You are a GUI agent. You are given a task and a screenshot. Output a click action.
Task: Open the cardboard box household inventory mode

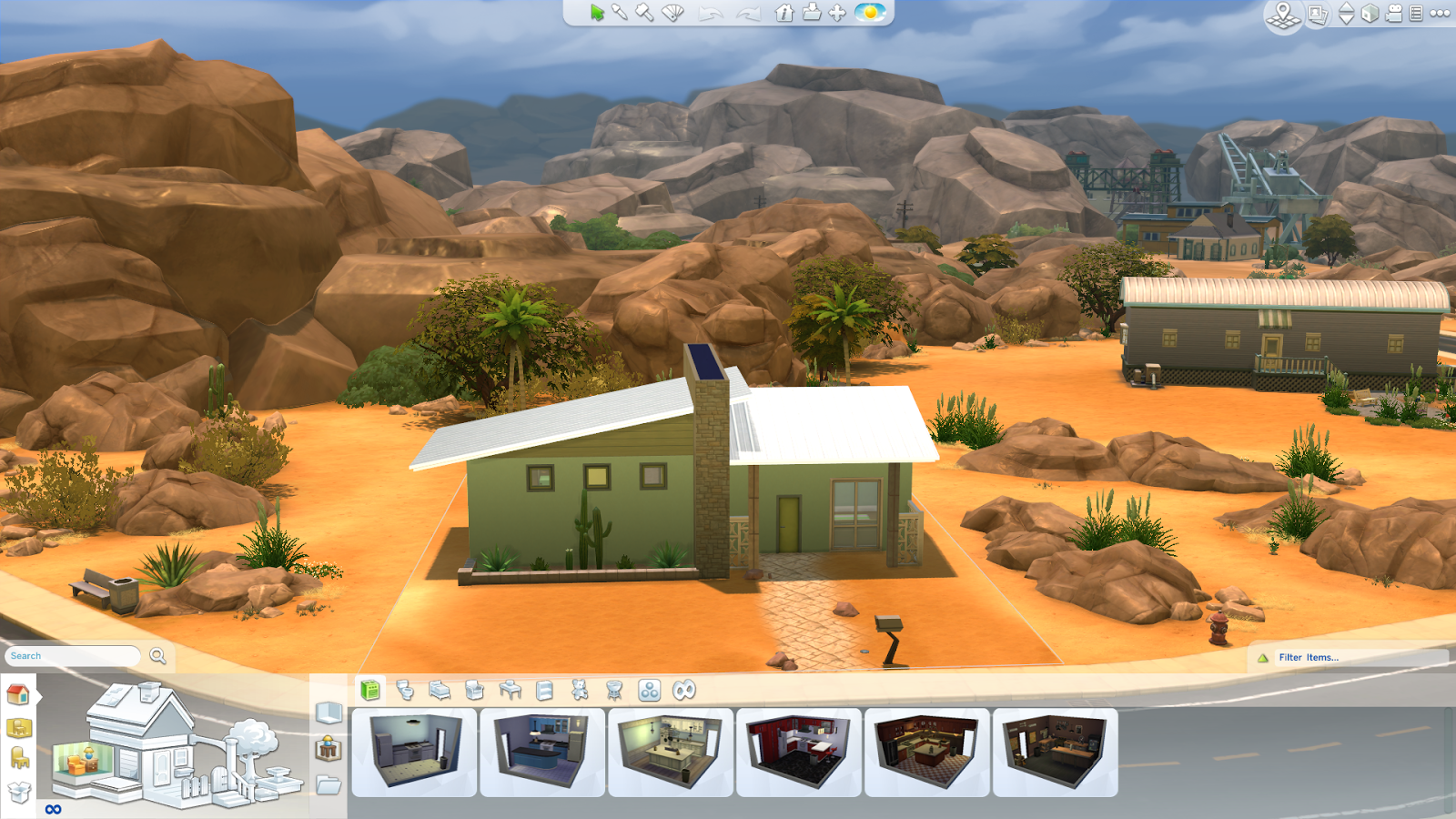(19, 792)
